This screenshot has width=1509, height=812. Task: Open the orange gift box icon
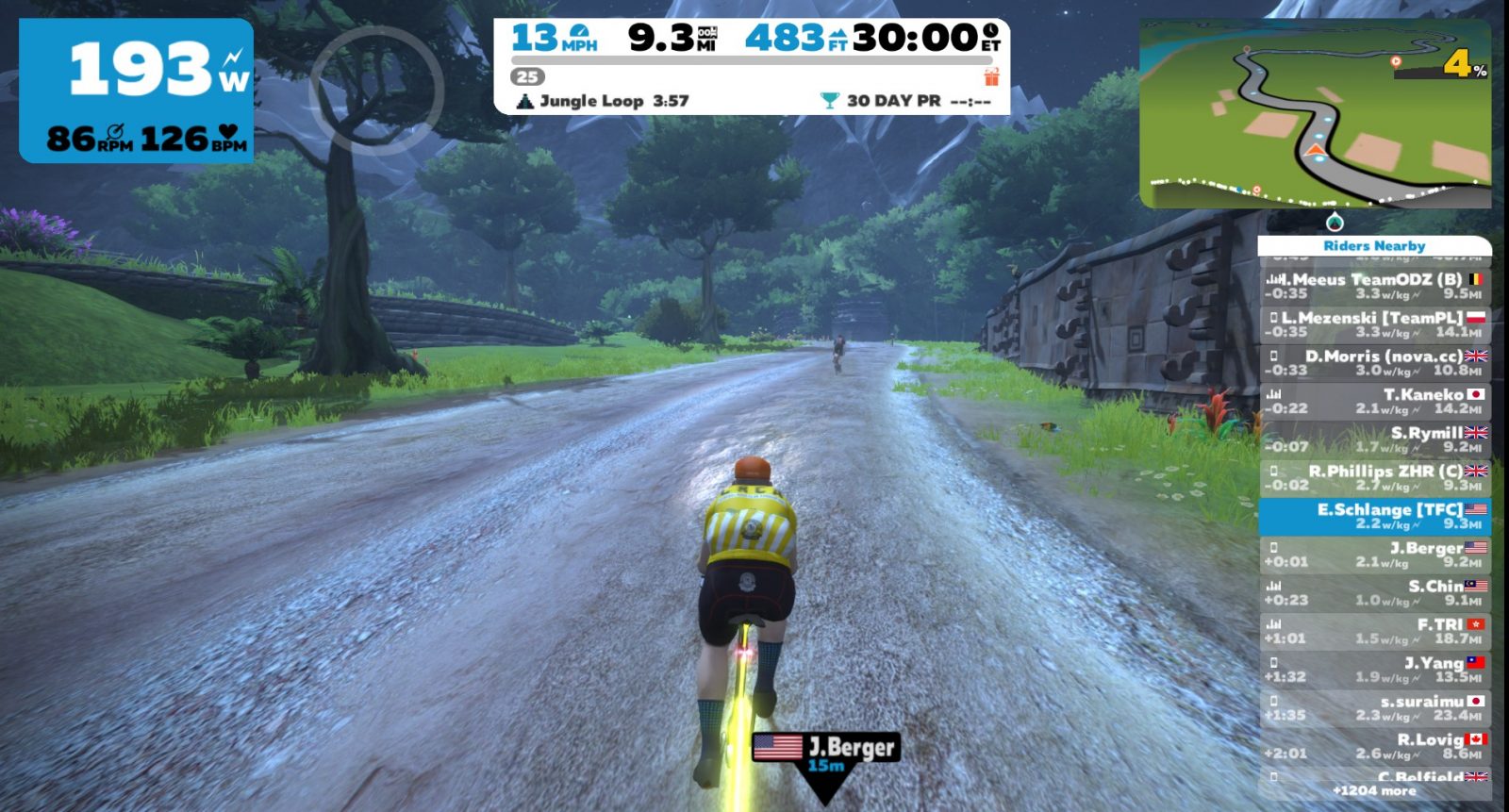991,76
